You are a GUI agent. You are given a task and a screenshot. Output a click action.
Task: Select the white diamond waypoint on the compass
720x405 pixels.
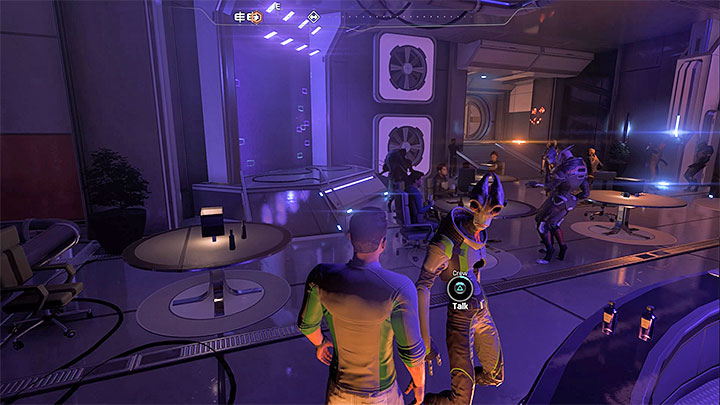click(x=314, y=17)
